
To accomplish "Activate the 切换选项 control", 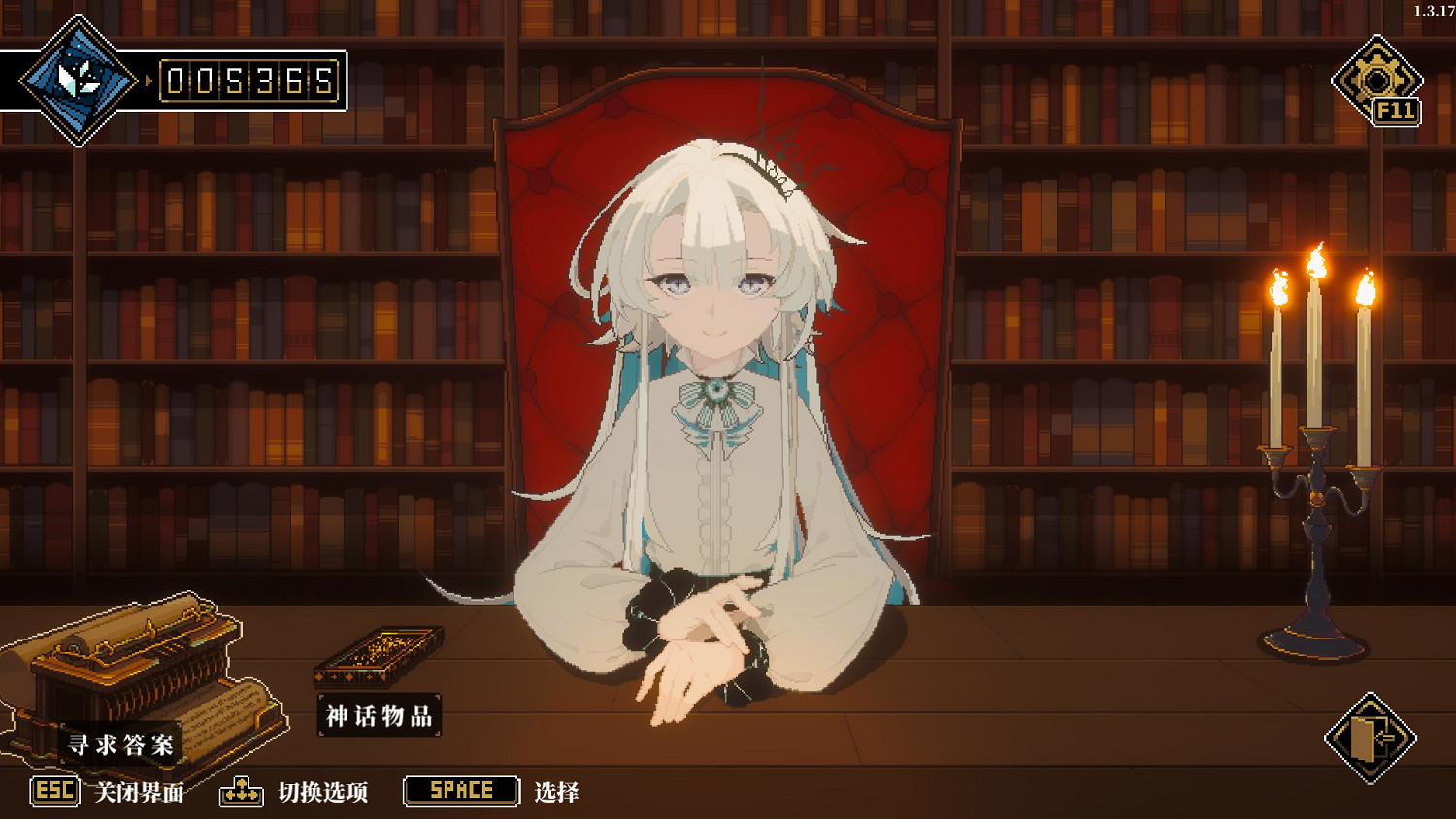I will click(x=320, y=792).
